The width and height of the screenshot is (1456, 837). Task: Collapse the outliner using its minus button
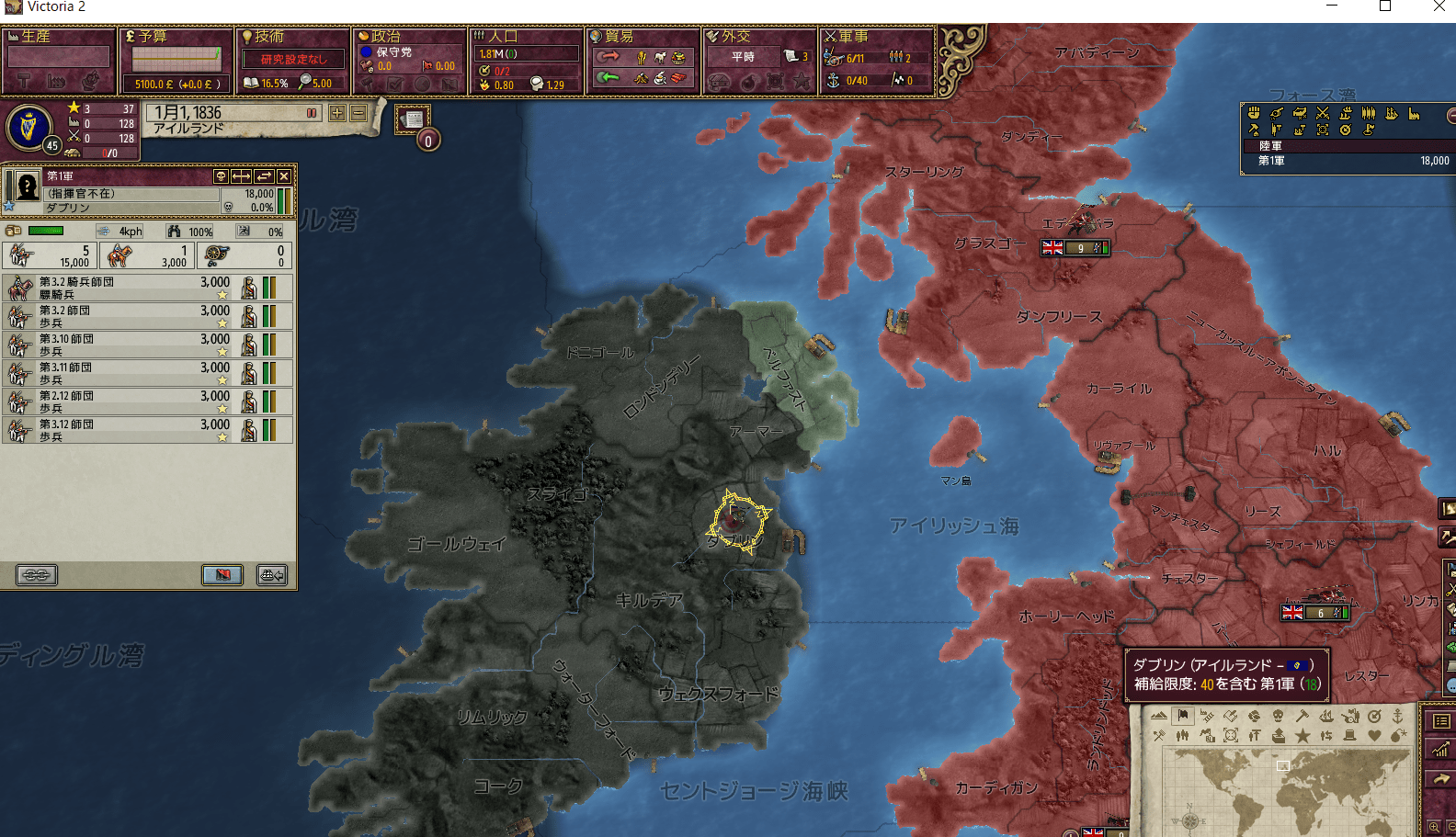1451,114
